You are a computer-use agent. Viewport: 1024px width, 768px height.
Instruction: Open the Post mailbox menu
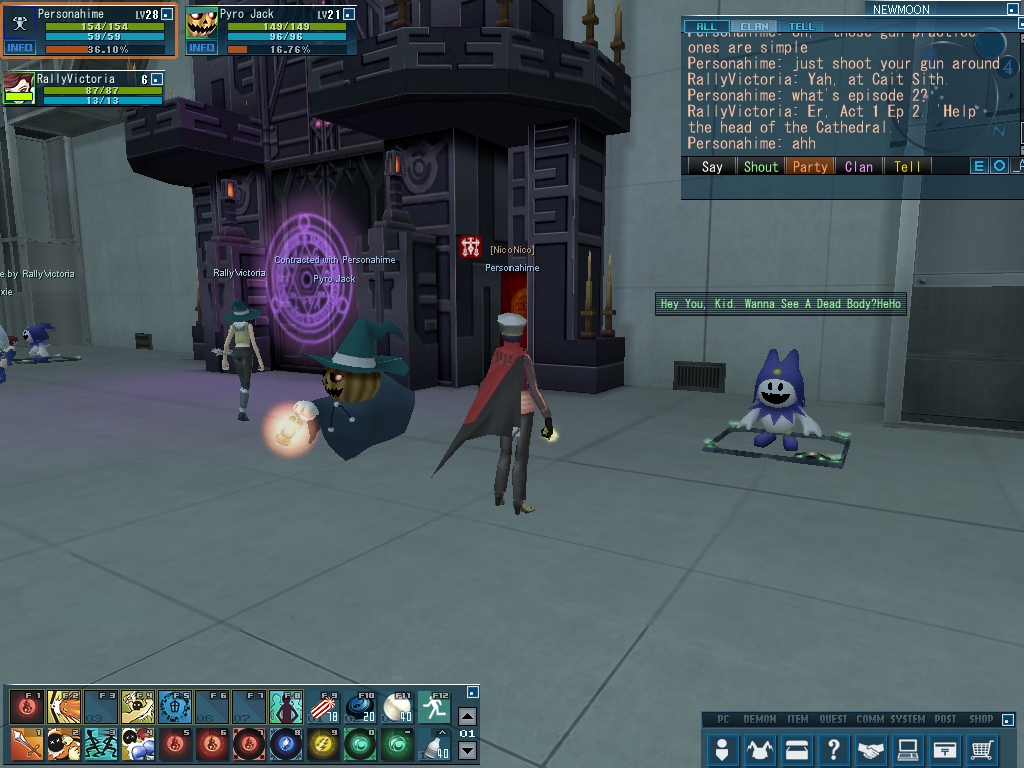coord(944,748)
